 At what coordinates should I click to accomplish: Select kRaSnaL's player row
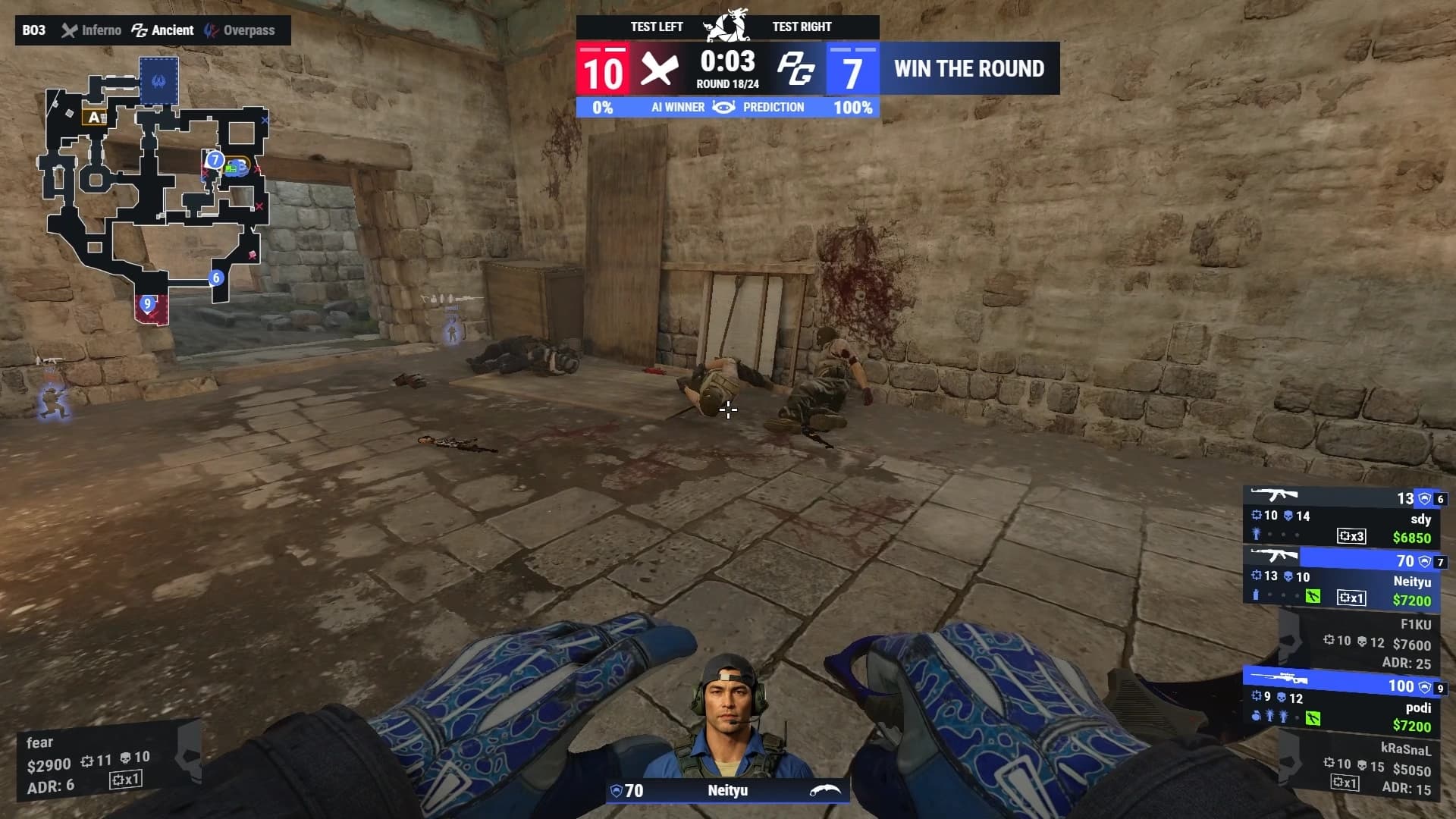point(1357,767)
